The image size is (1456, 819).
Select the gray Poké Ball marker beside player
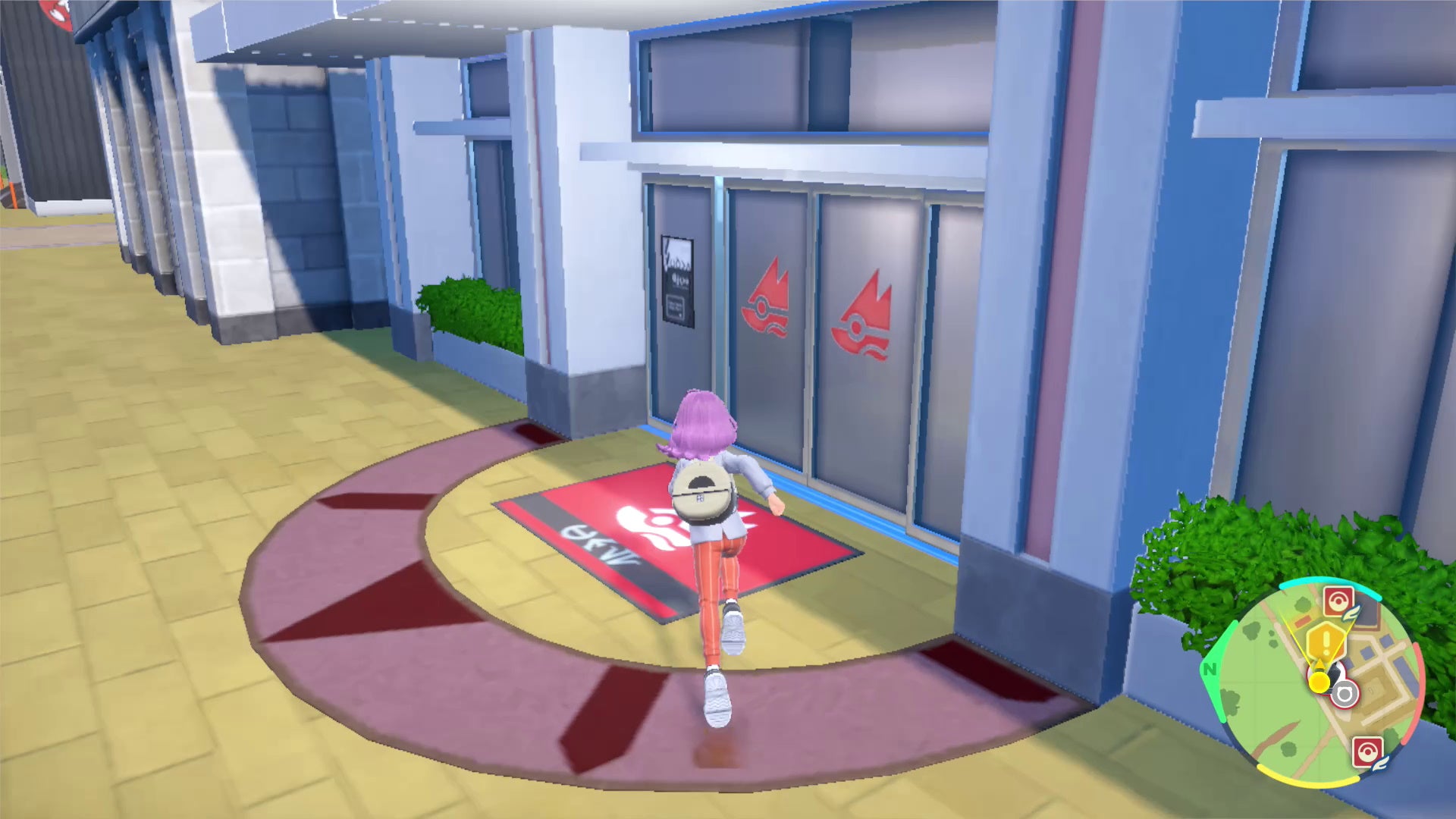(x=1346, y=693)
